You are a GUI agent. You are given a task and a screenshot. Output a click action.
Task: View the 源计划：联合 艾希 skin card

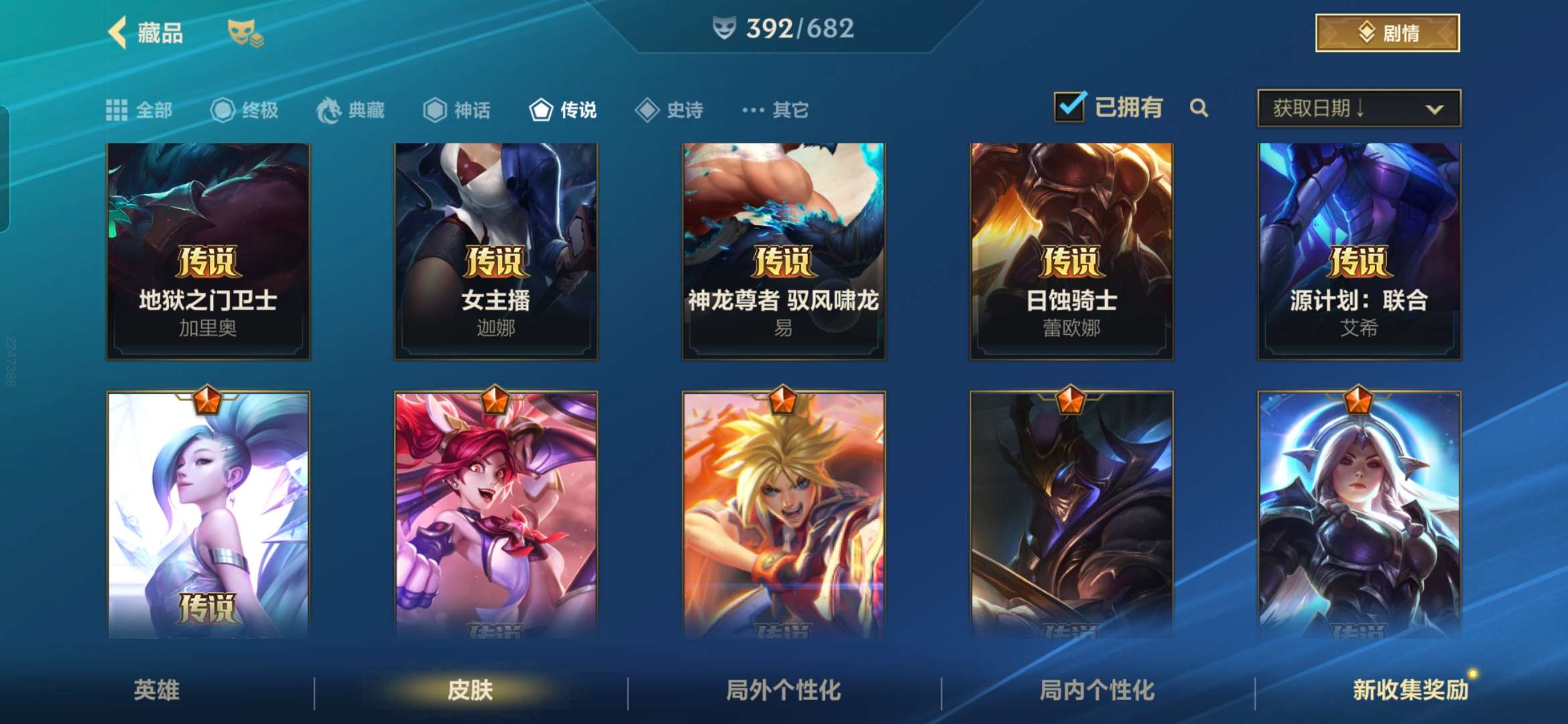pyautogui.click(x=1359, y=251)
